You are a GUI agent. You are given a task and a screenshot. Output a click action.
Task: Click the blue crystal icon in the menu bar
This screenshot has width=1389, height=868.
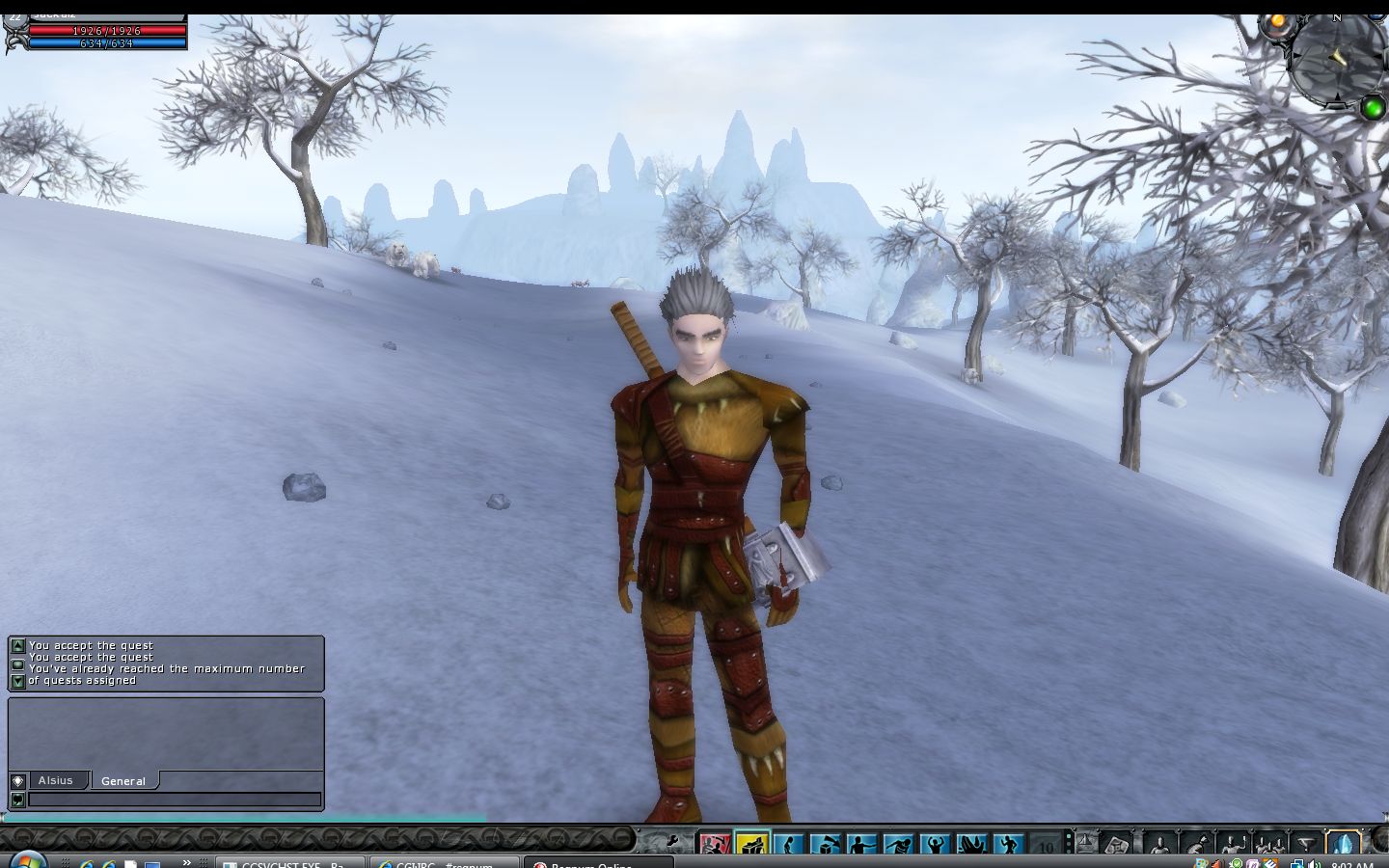(x=1344, y=844)
